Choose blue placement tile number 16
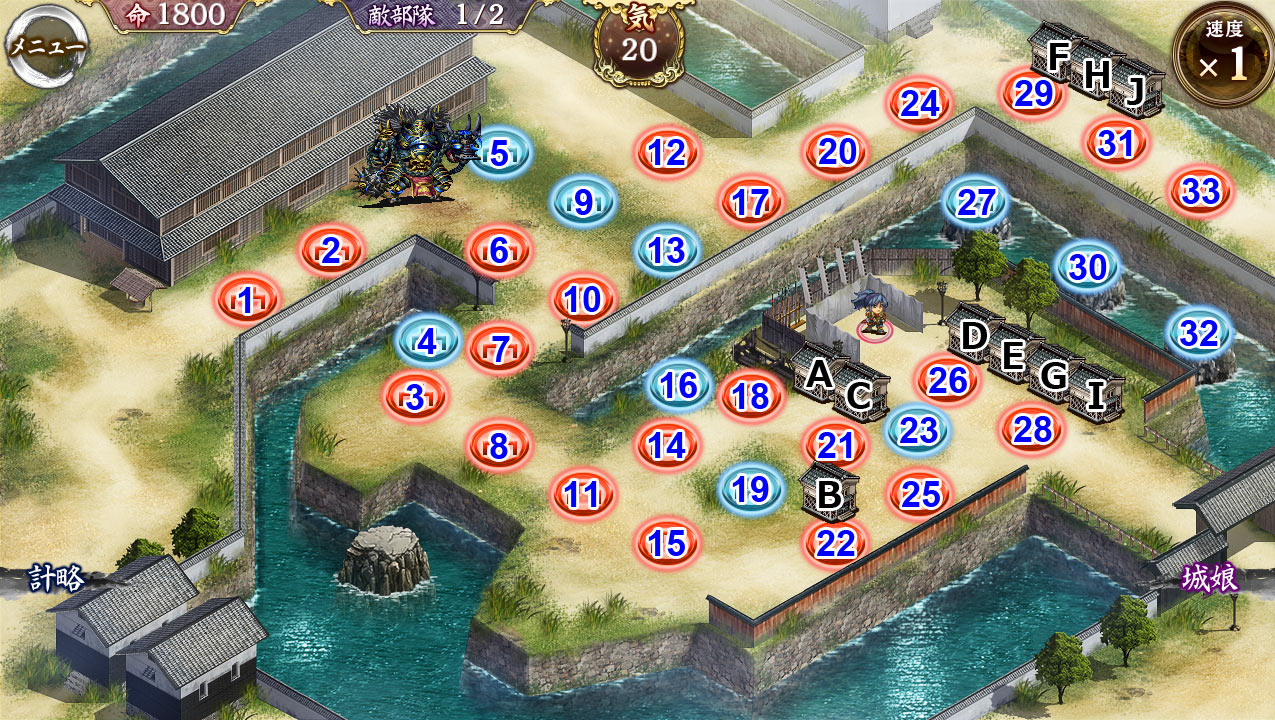The width and height of the screenshot is (1275, 720). pyautogui.click(x=679, y=385)
